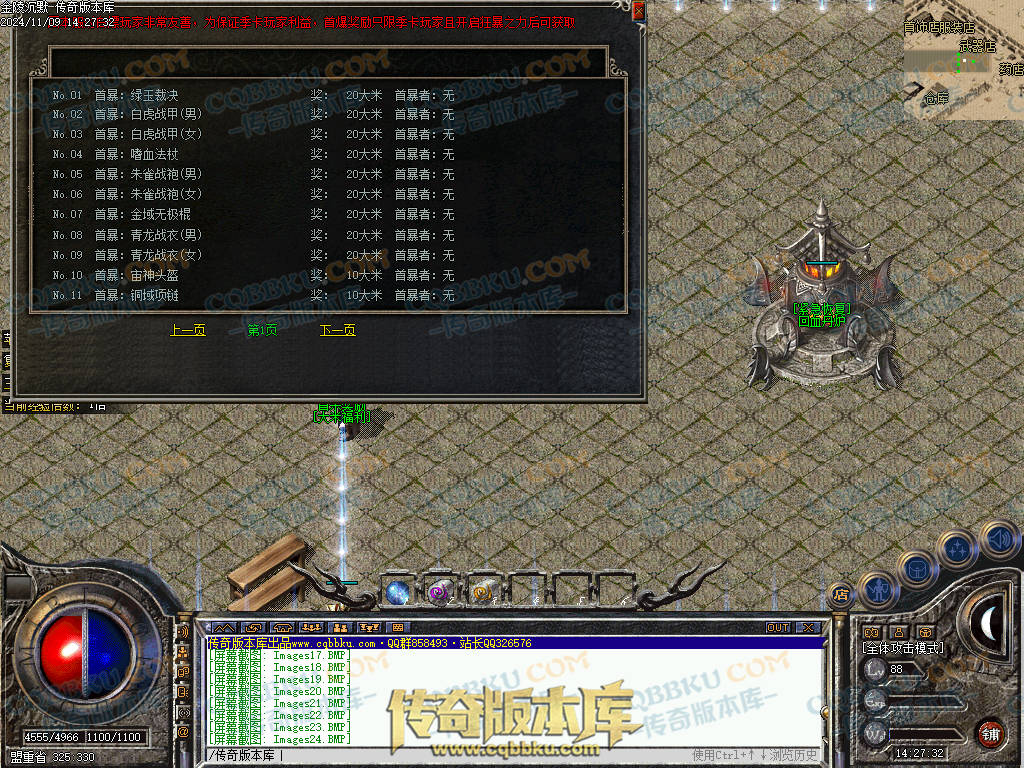Open the shop via the 店 button
This screenshot has height=768, width=1024.
coord(841,594)
